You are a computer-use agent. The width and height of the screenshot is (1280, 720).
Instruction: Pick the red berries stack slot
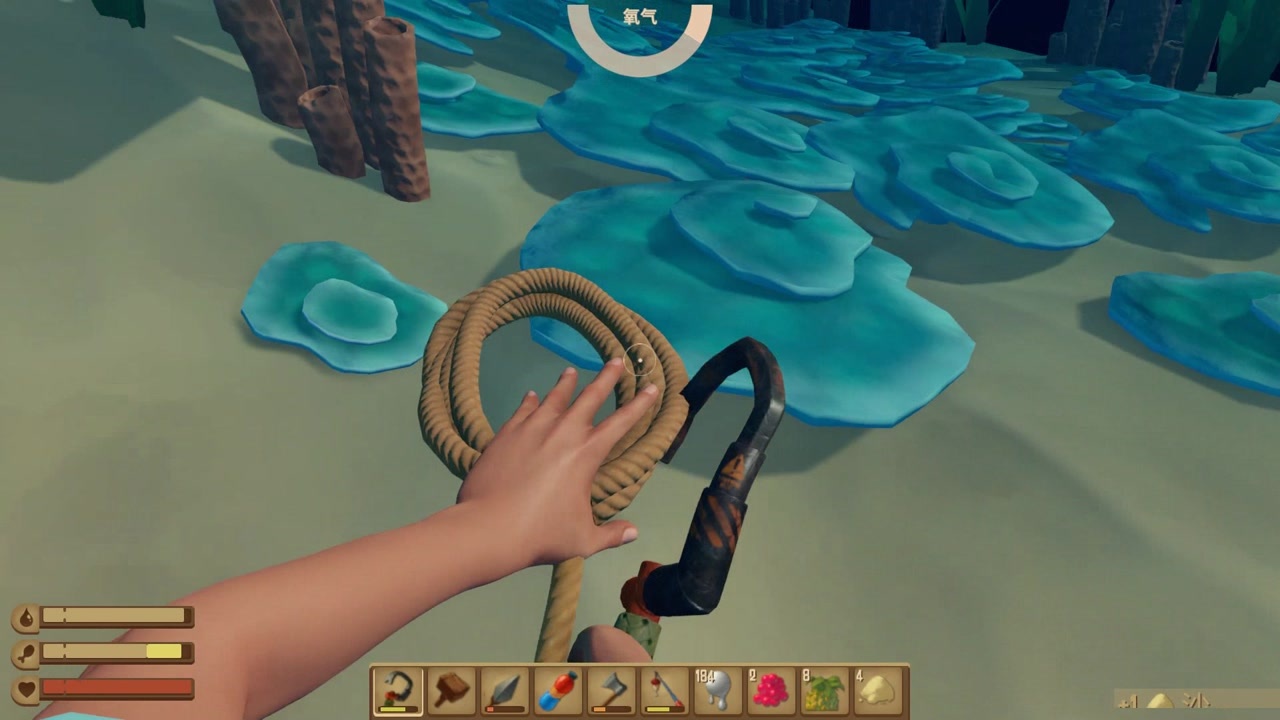click(x=771, y=690)
